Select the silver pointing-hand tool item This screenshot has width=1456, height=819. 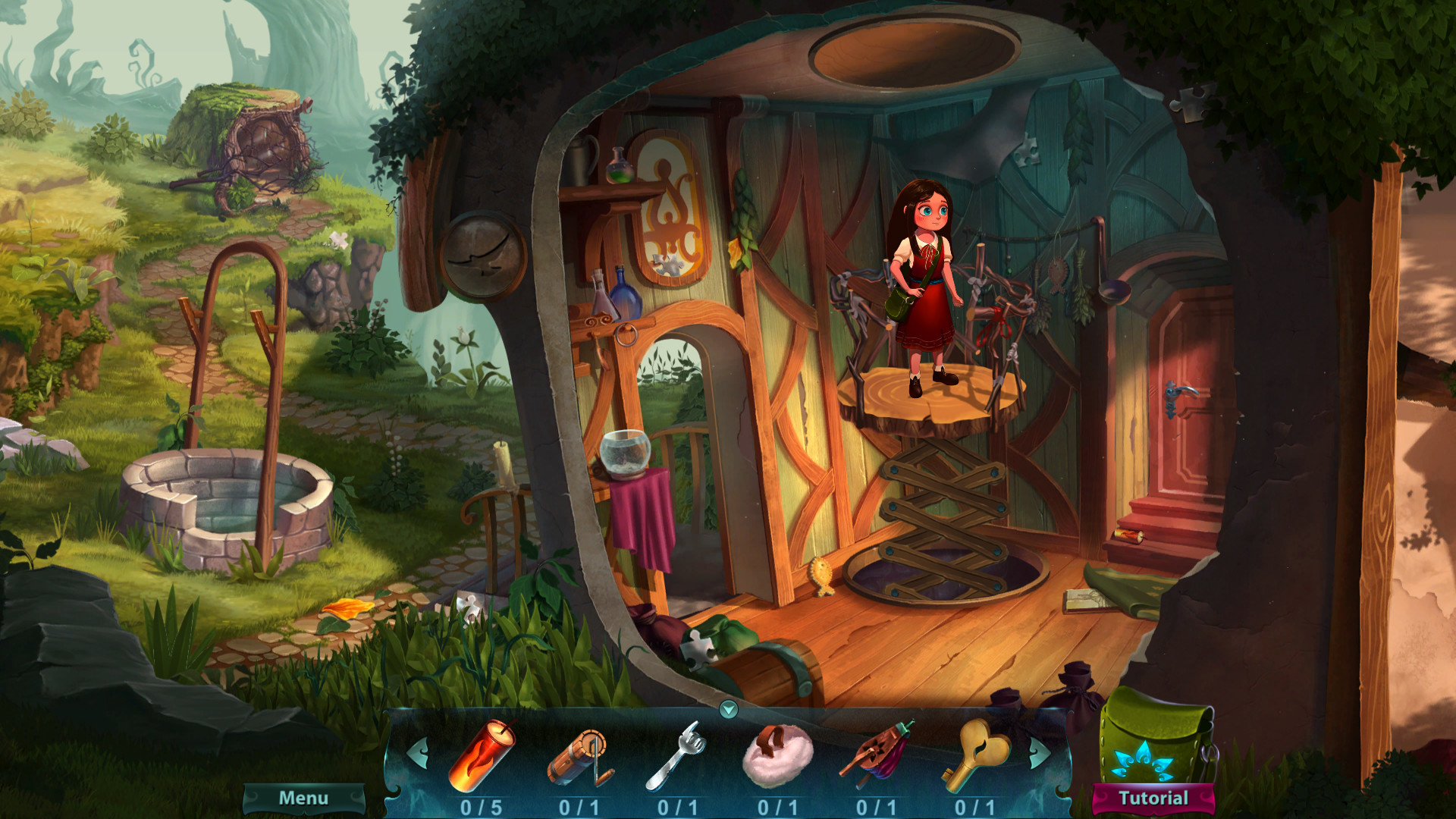676,756
